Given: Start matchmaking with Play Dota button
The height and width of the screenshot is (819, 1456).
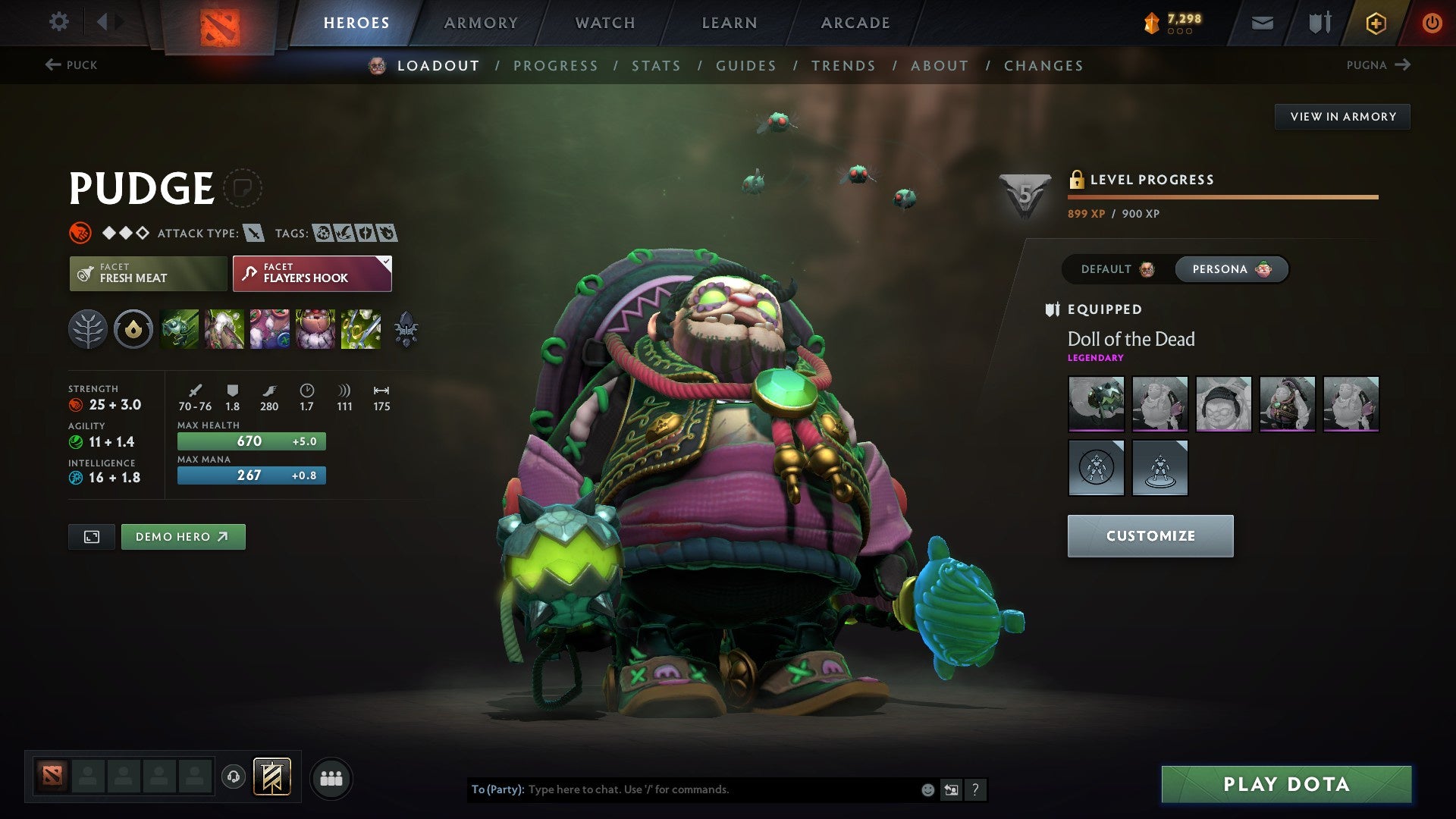Looking at the screenshot, I should [x=1286, y=784].
